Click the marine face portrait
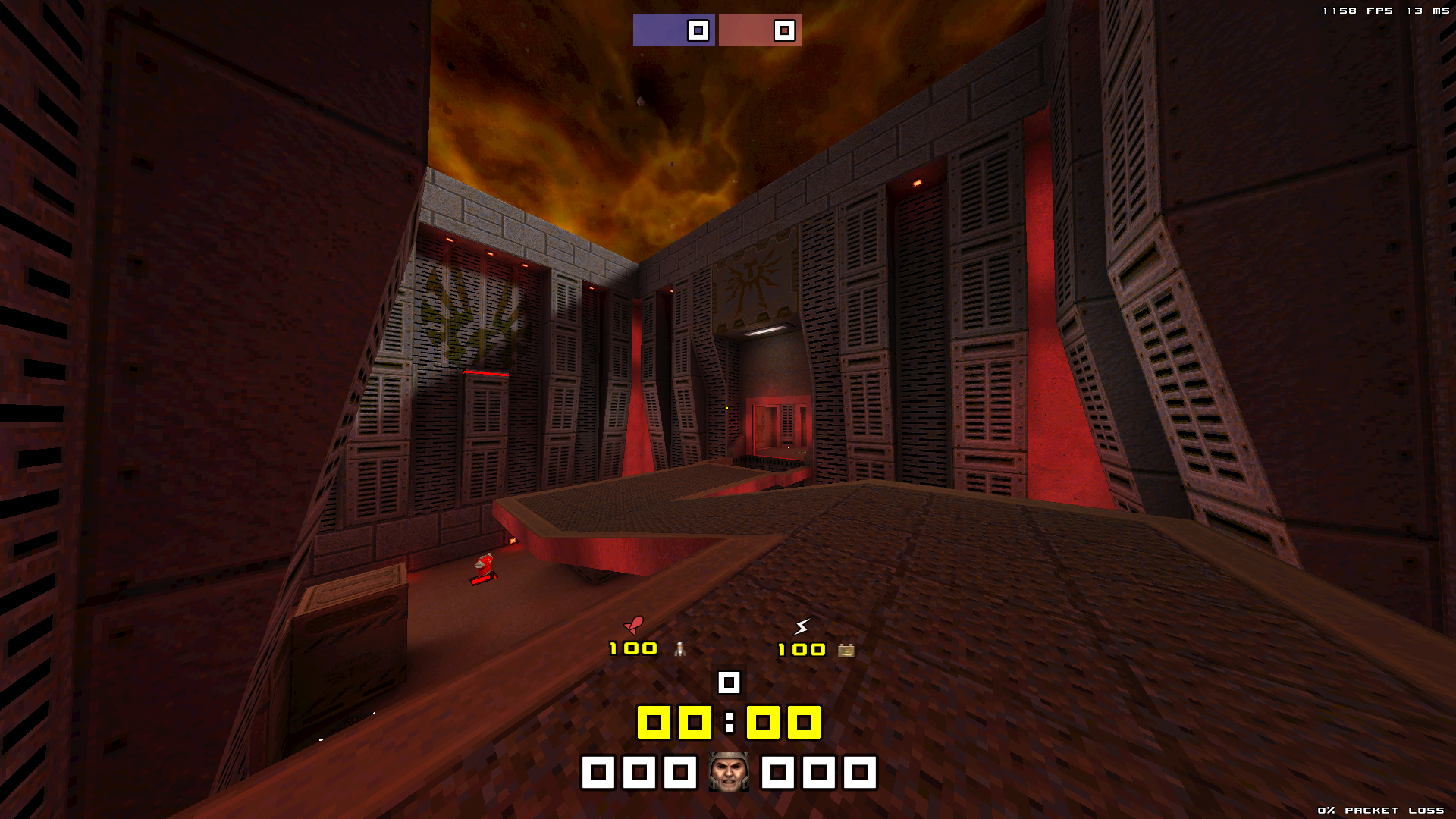 pos(729,772)
